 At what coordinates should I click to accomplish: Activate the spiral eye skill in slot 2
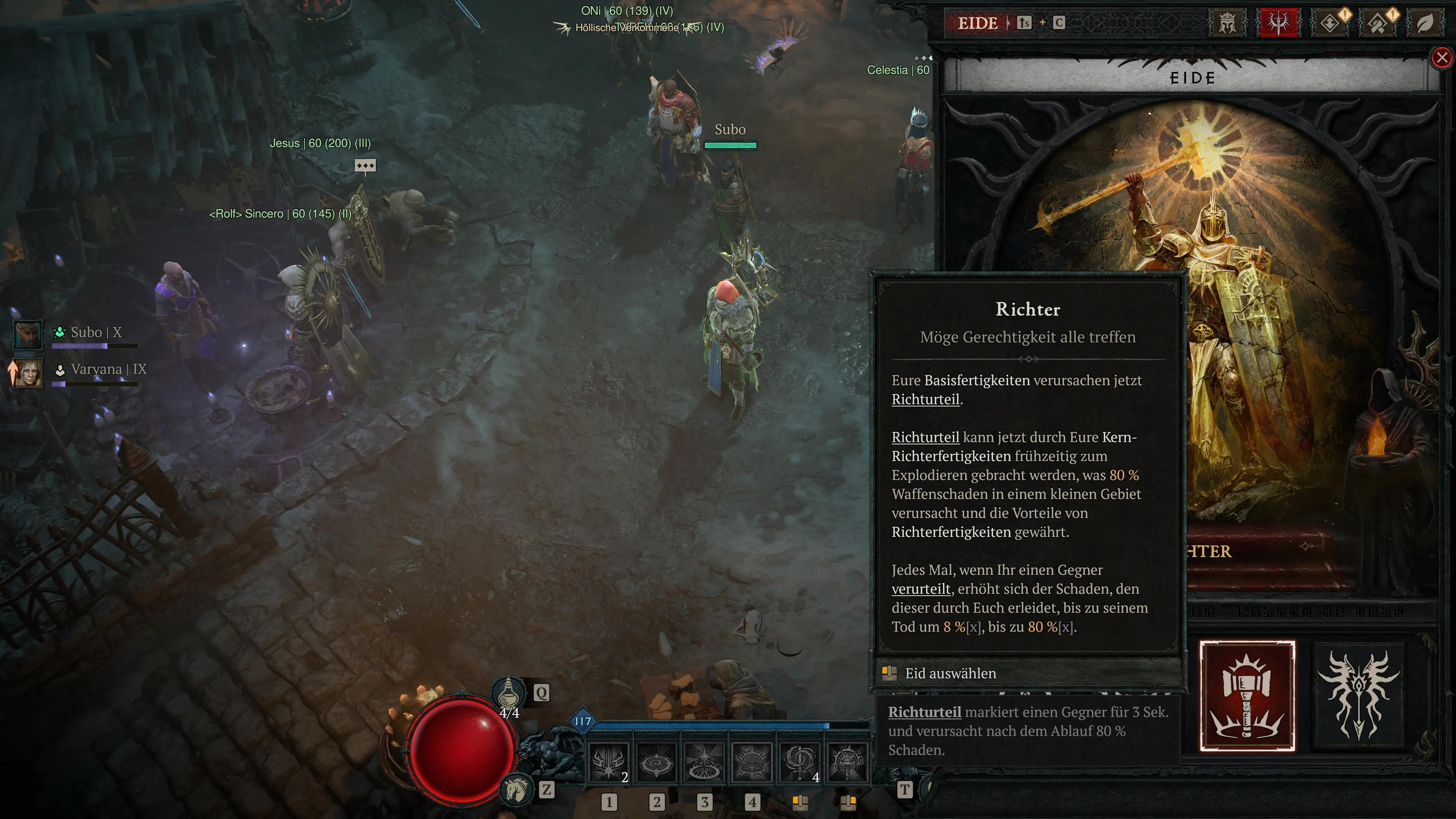click(656, 763)
